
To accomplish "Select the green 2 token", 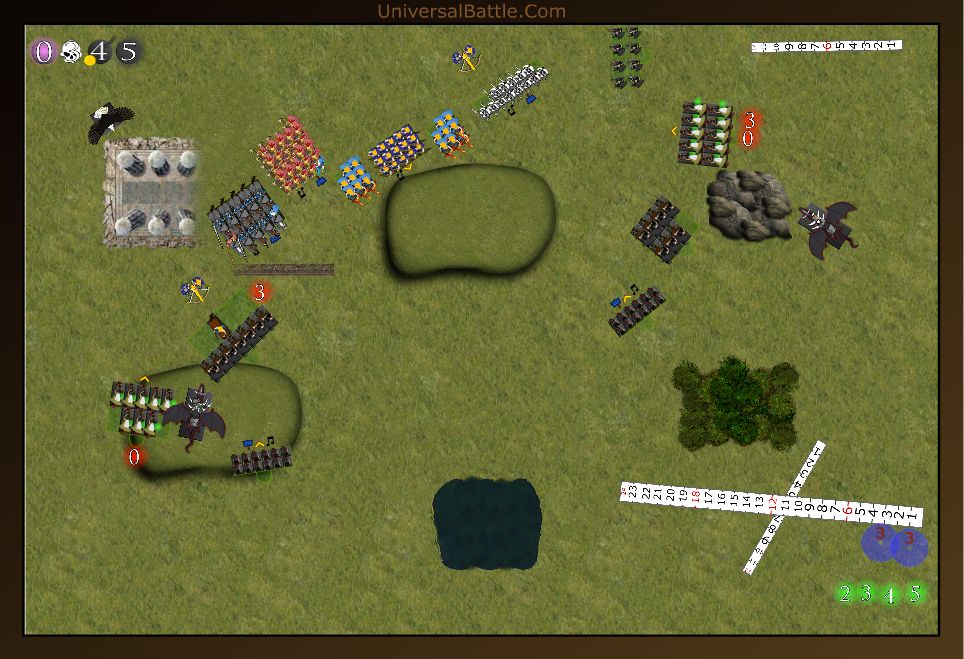I will (845, 594).
